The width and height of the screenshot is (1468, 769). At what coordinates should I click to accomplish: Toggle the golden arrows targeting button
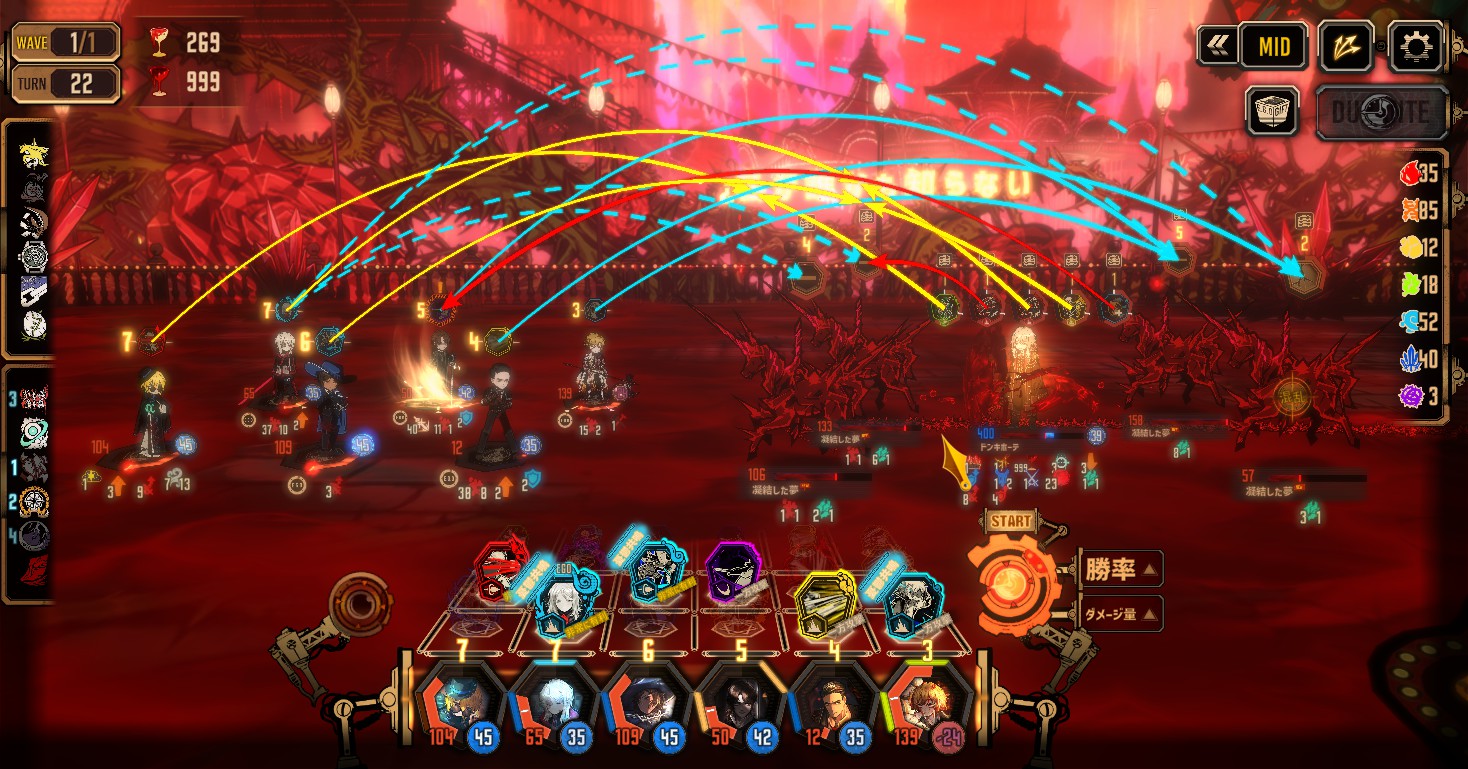[x=1345, y=46]
